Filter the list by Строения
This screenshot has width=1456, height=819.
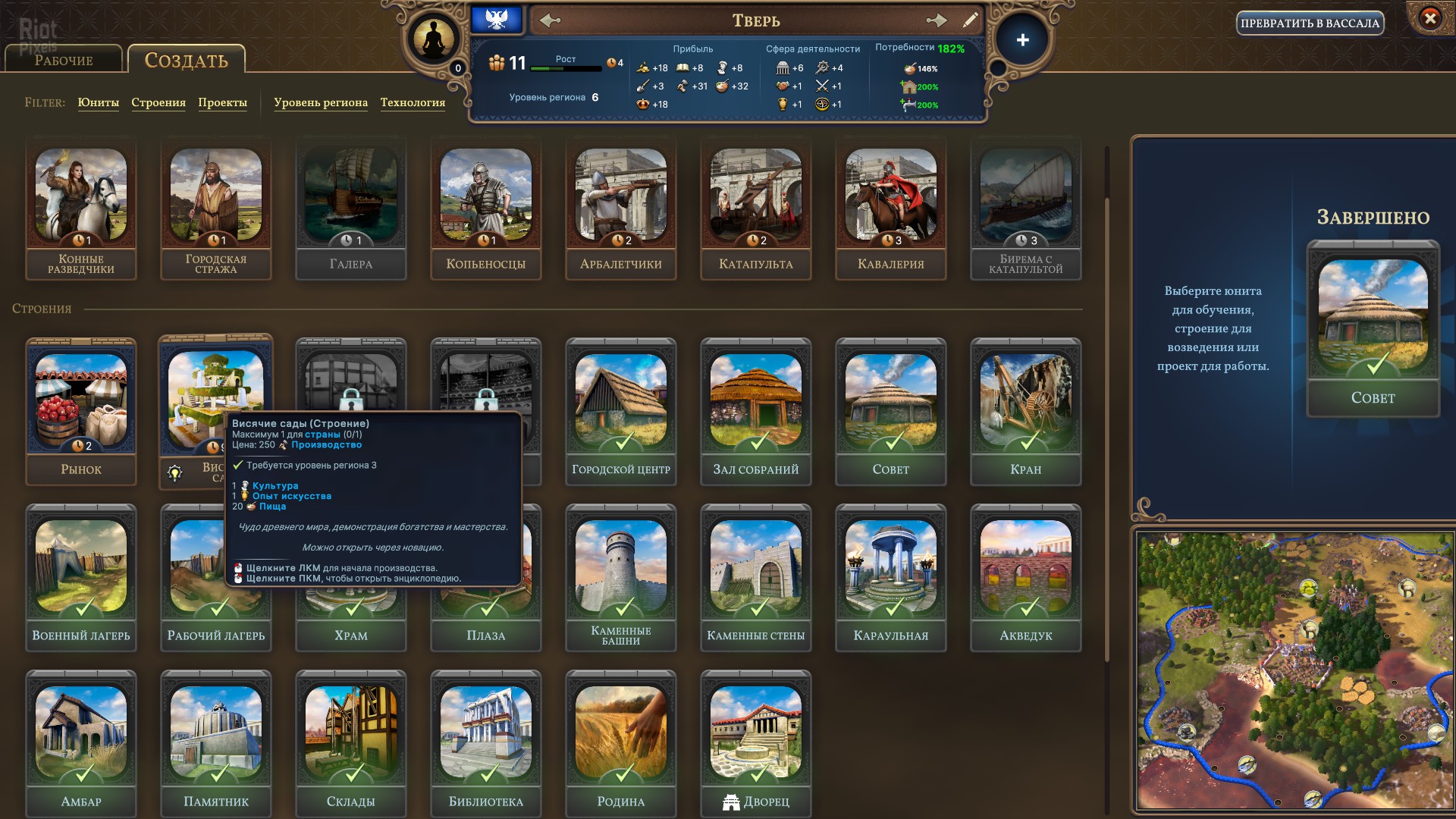pyautogui.click(x=158, y=102)
